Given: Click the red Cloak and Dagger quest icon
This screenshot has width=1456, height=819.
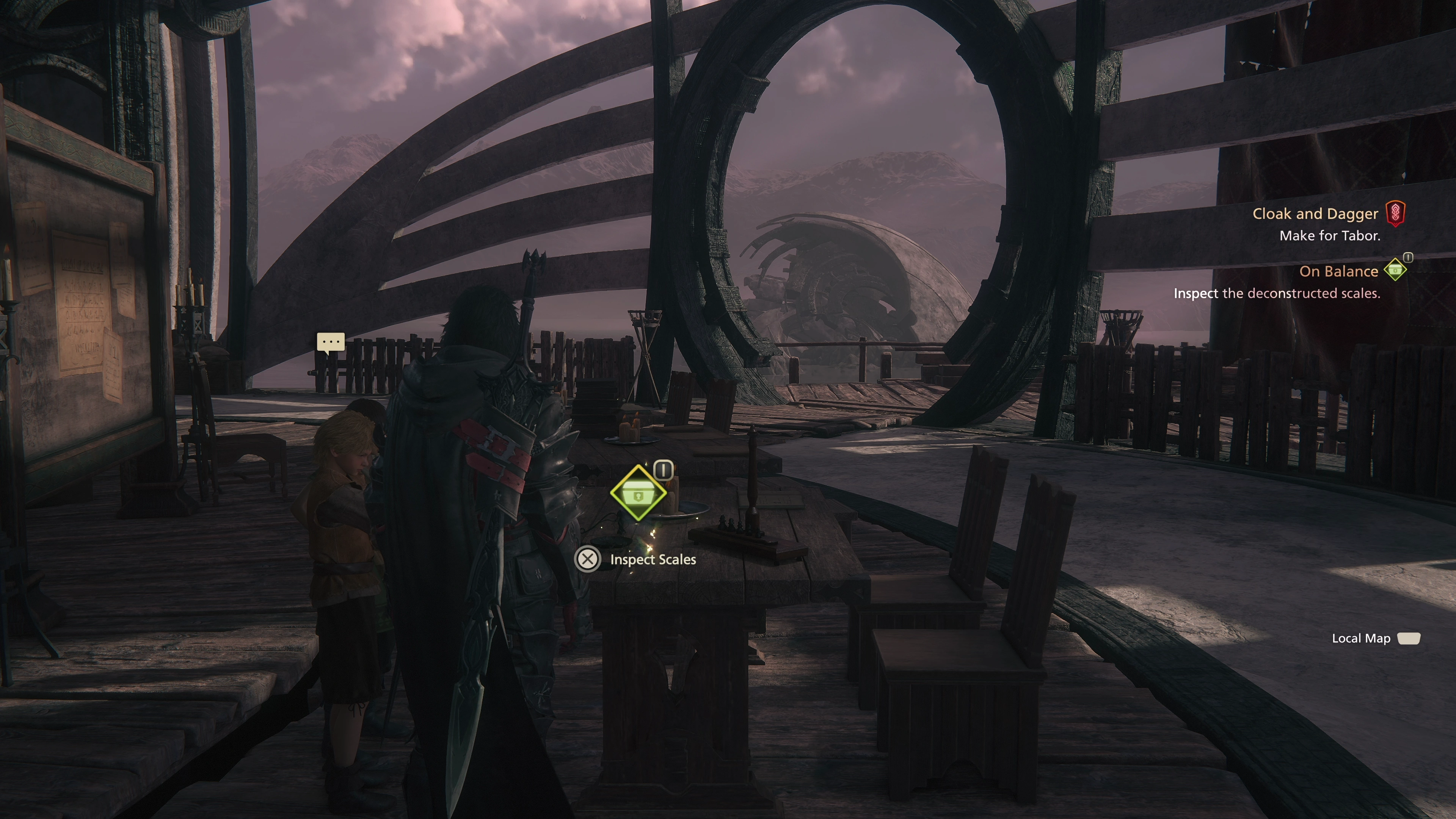Looking at the screenshot, I should (x=1395, y=213).
